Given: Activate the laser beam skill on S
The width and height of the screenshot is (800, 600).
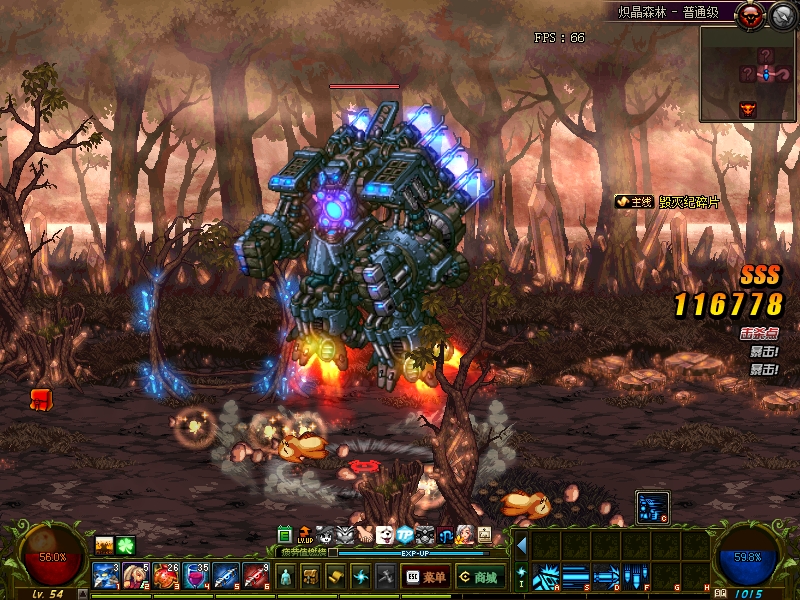Looking at the screenshot, I should (576, 576).
